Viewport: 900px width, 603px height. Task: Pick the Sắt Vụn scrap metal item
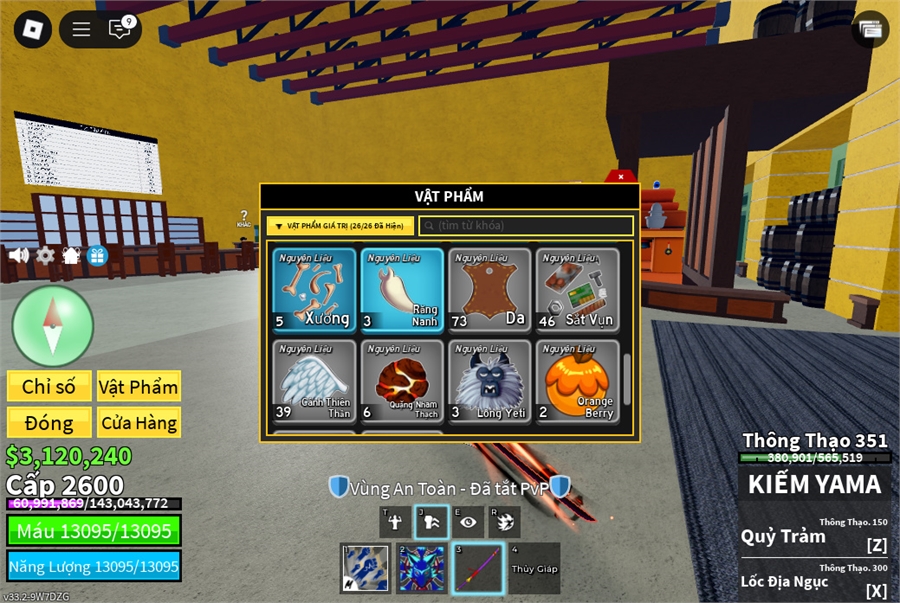577,289
